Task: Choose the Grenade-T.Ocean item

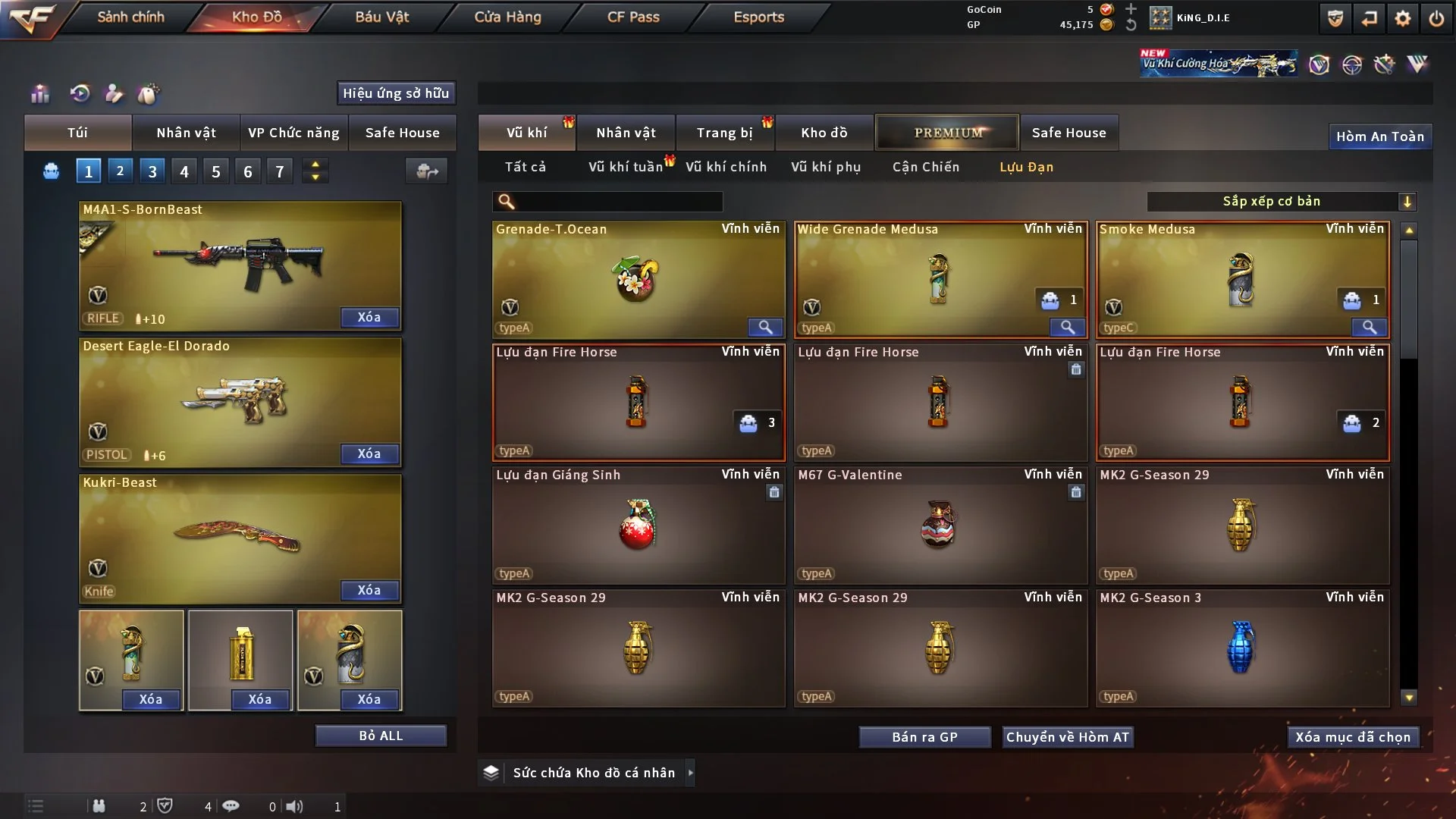Action: tap(638, 279)
